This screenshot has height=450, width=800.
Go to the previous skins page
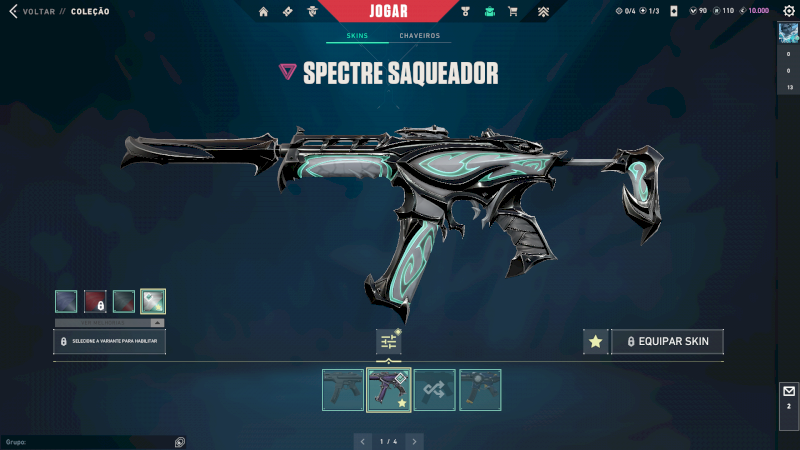tap(363, 441)
